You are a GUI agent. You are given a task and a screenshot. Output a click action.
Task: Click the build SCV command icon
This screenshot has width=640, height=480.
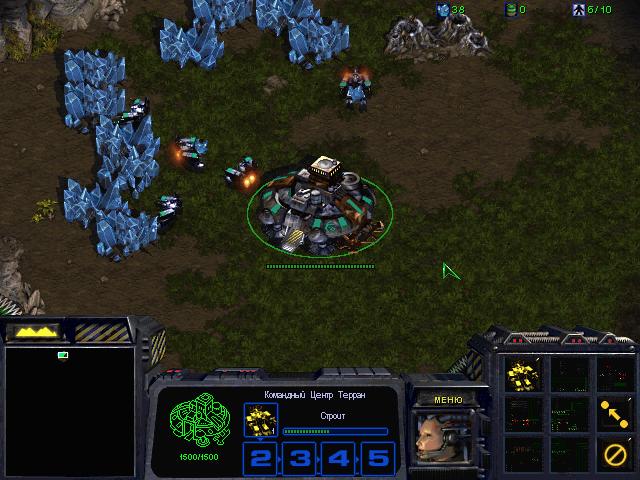[523, 375]
